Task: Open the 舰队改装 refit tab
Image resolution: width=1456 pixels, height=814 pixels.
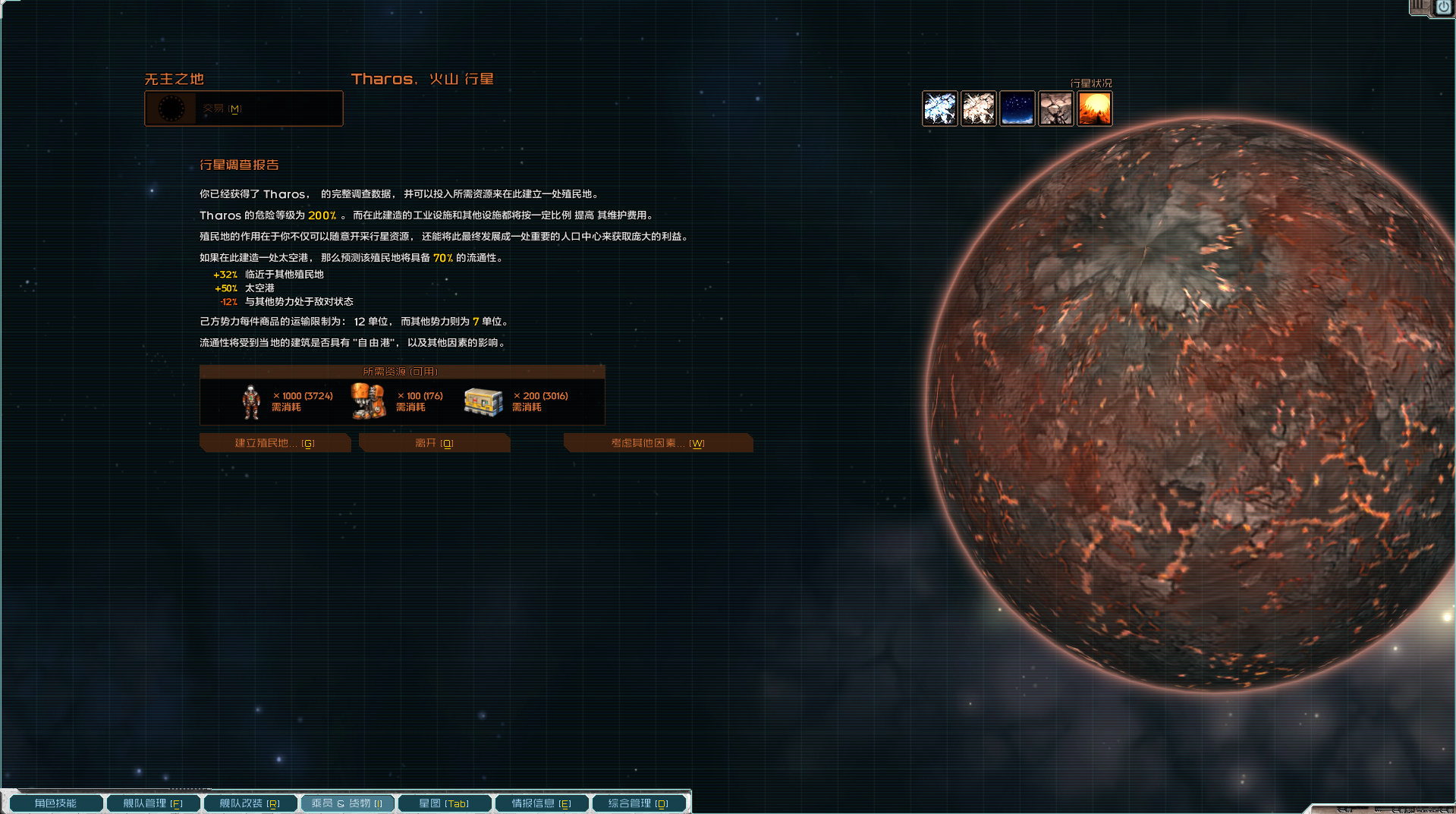Action: [x=250, y=803]
